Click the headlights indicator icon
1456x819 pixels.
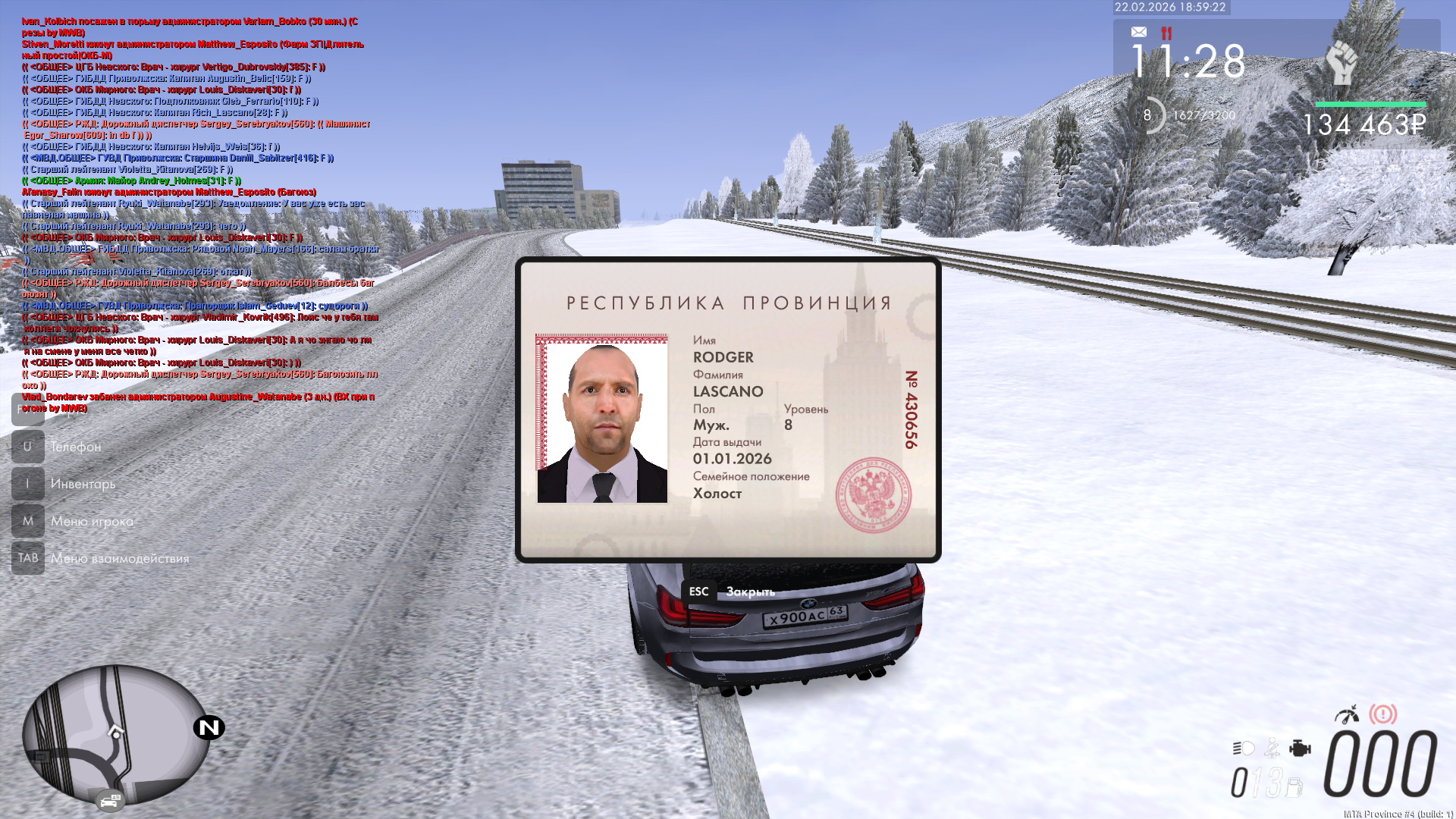click(x=1243, y=748)
